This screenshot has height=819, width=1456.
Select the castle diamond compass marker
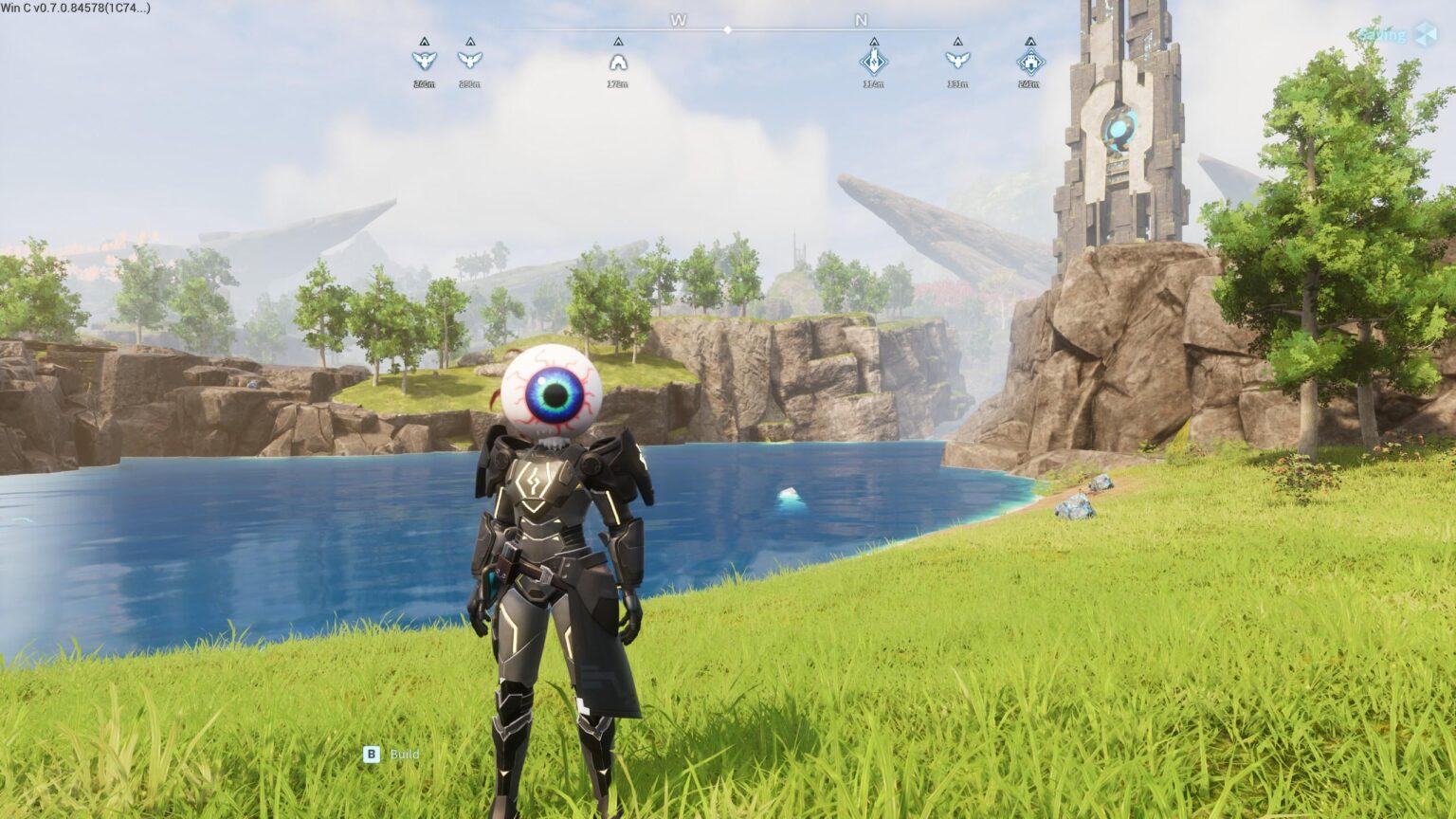coord(1030,63)
